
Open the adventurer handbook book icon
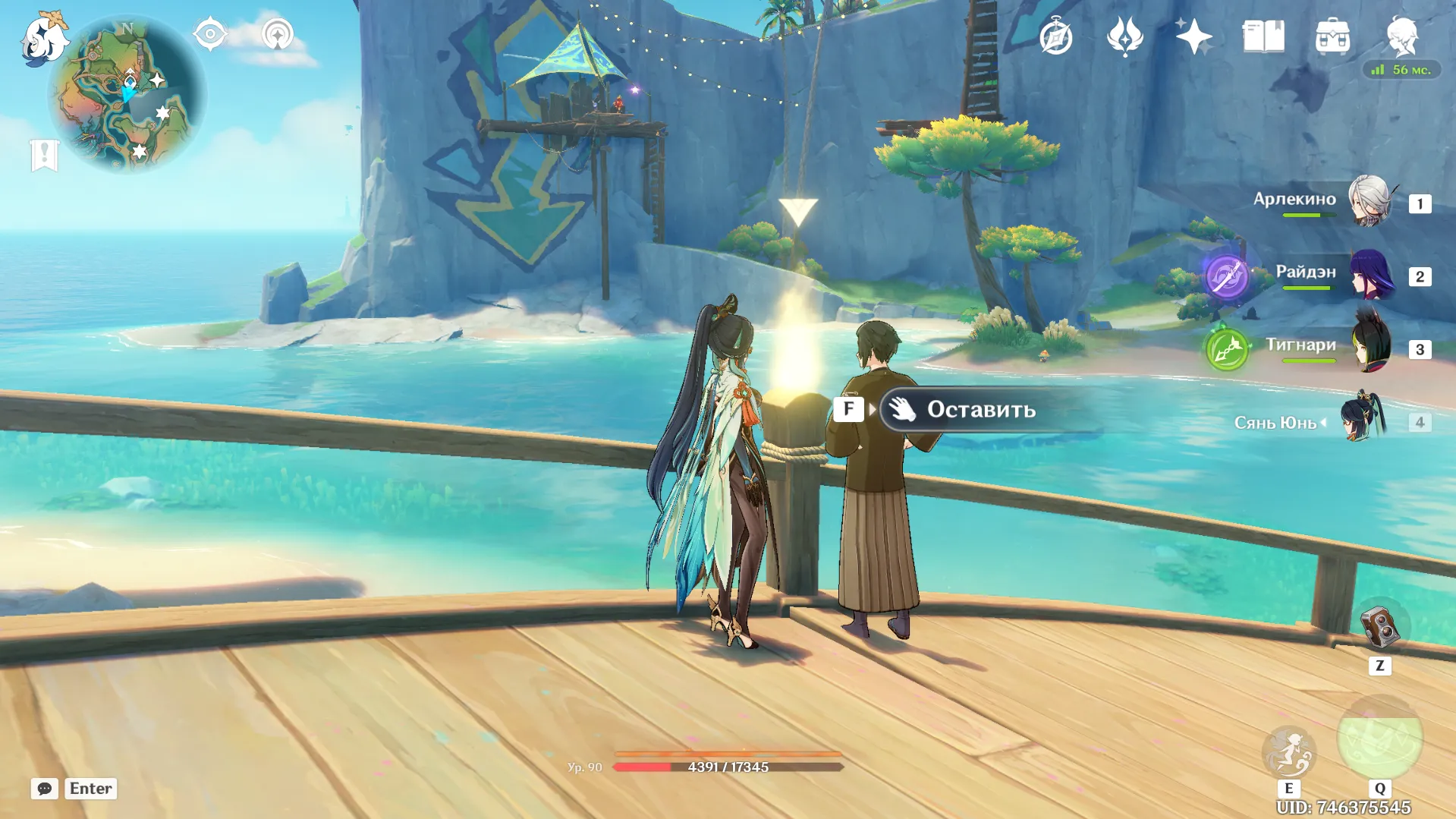(1263, 36)
